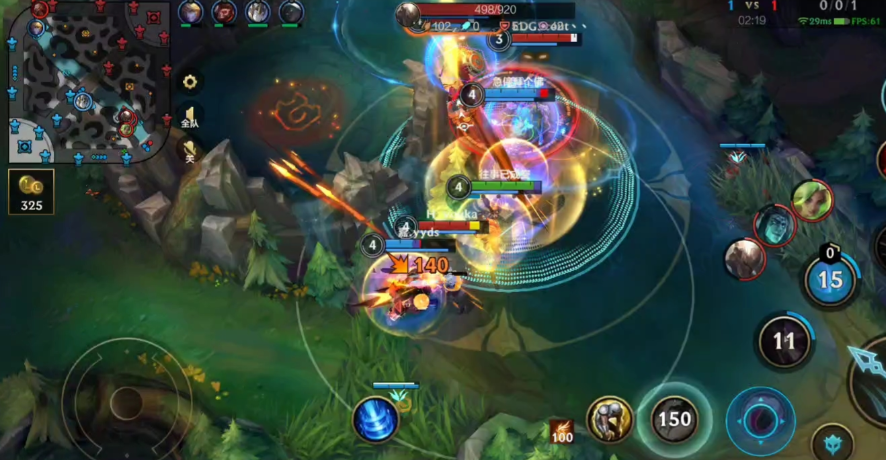Target the pale blue-faced enemy portrait
Image resolution: width=886 pixels, height=460 pixels.
point(774,225)
